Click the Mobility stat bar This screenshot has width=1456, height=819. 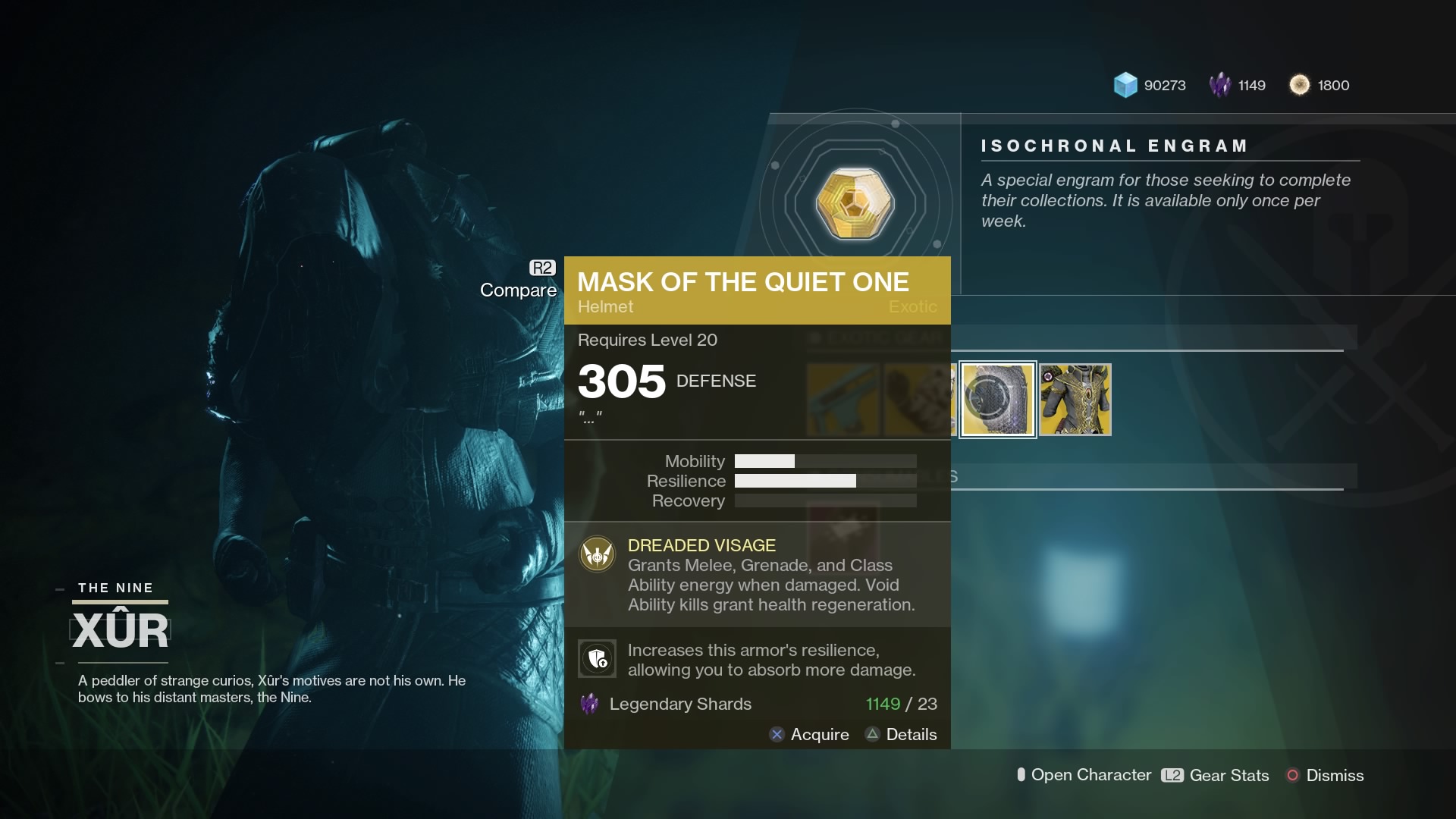tap(826, 461)
